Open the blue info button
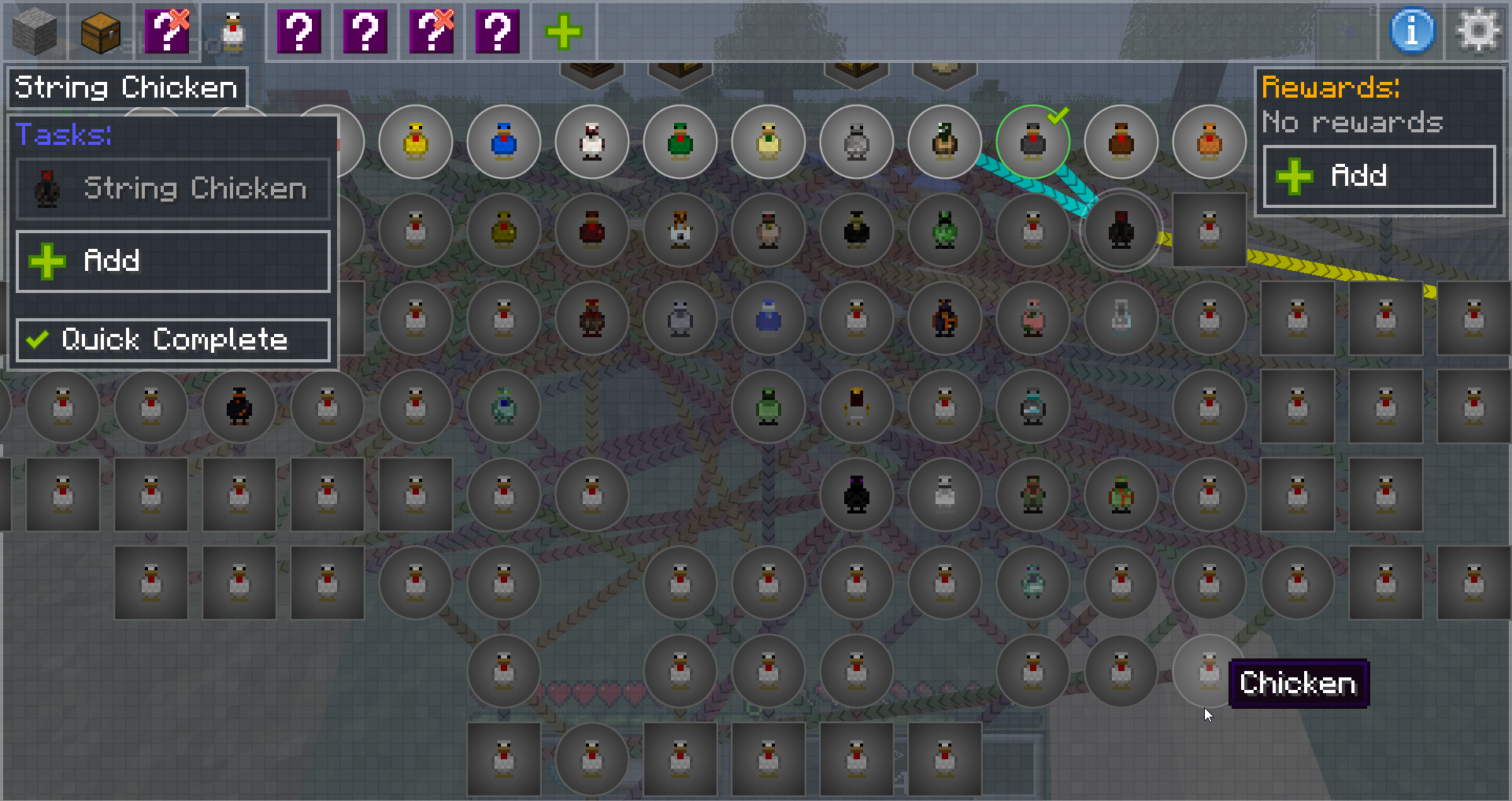The height and width of the screenshot is (801, 1512). click(1412, 32)
